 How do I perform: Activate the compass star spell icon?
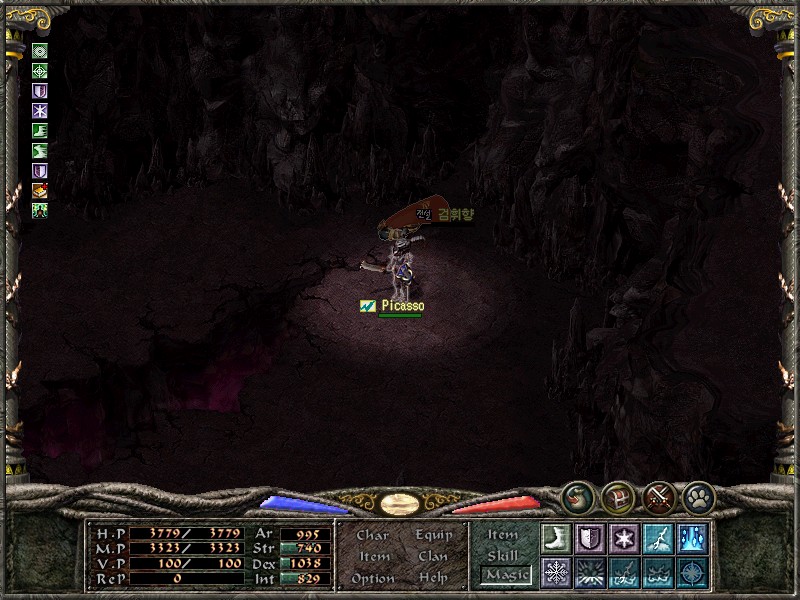[691, 572]
